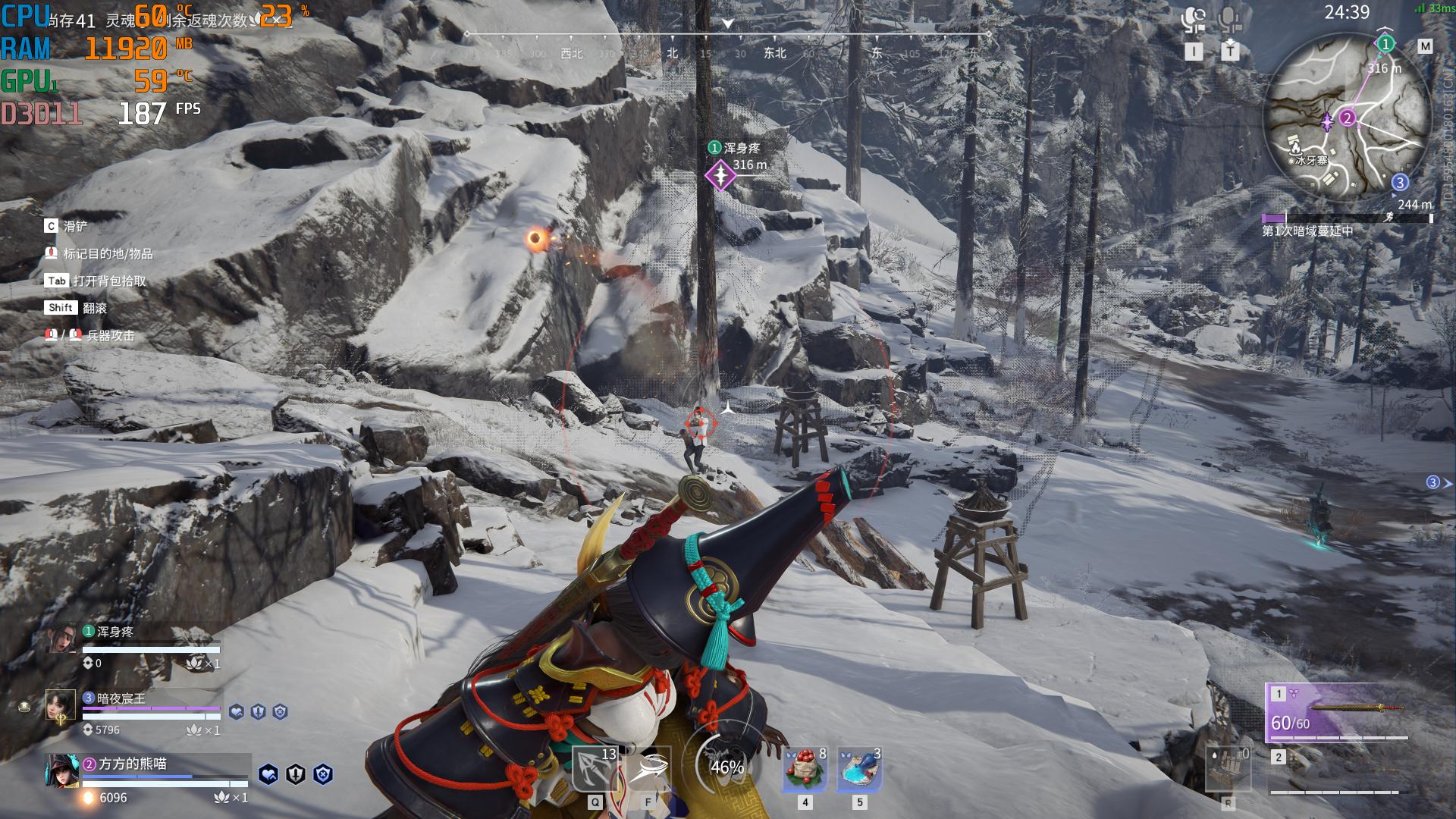
Task: Click the 浑身疼 purple waypoint marker
Action: (x=720, y=175)
